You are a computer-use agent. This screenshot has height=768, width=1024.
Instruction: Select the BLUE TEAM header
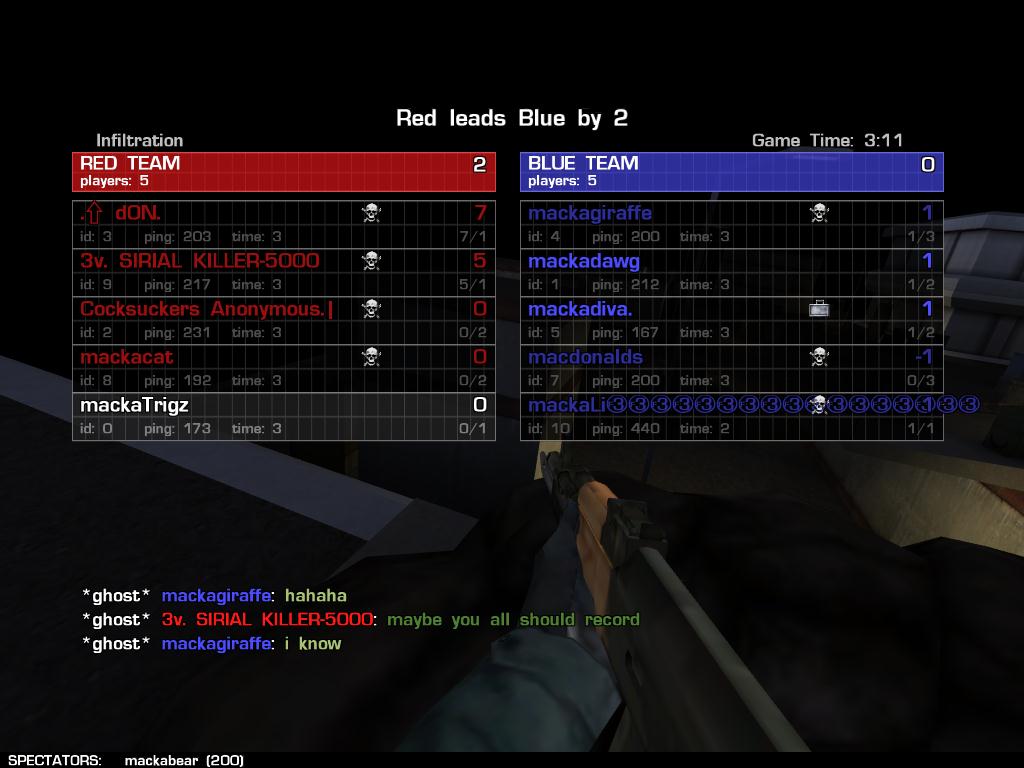[x=731, y=171]
